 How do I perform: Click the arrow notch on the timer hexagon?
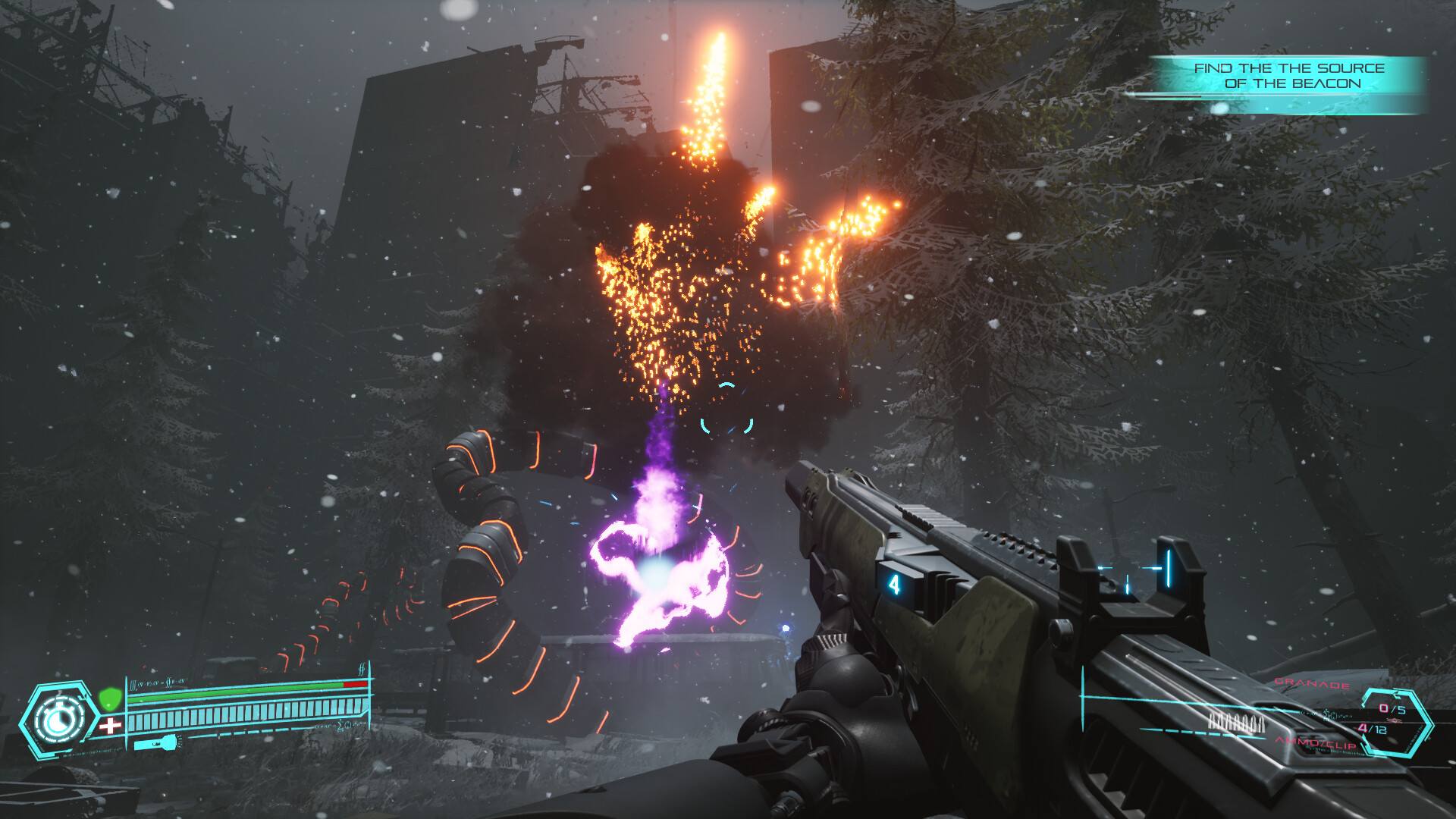85,694
